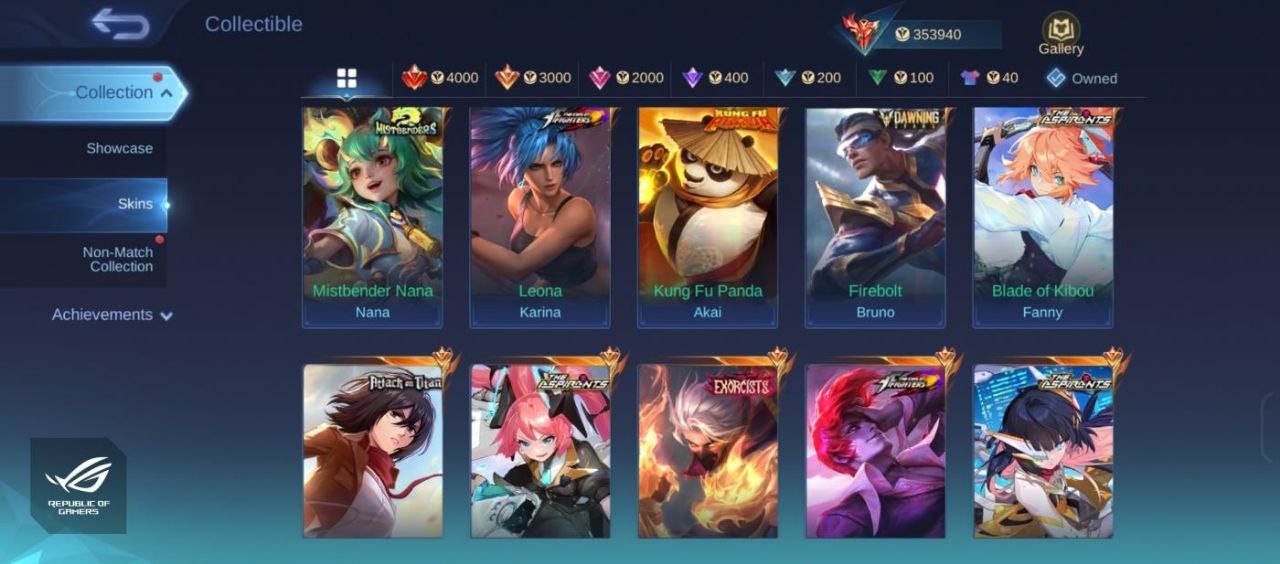Image resolution: width=1280 pixels, height=564 pixels.
Task: Choose Karina's Leona skin card
Action: click(x=540, y=217)
